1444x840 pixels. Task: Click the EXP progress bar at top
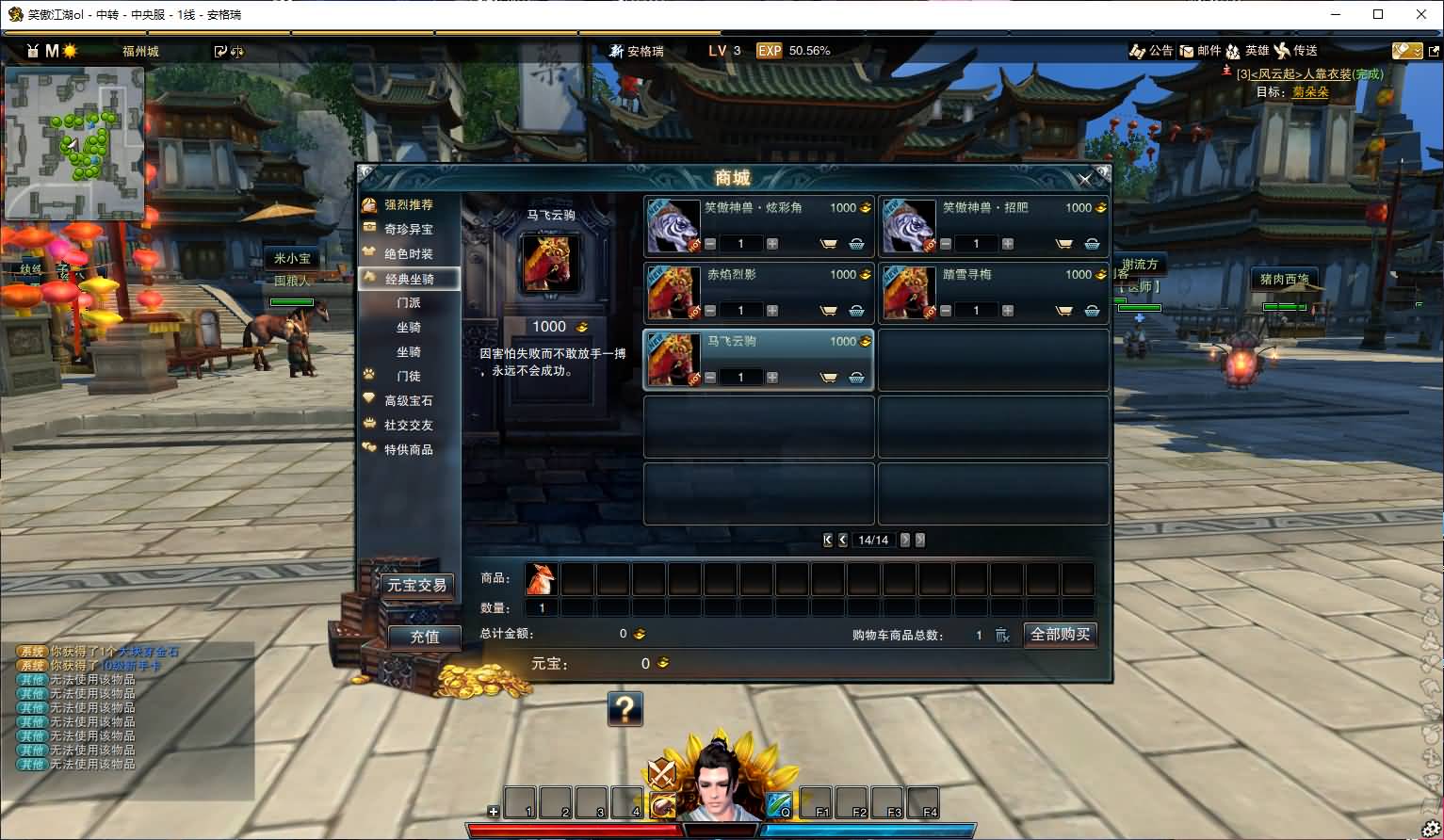(x=794, y=51)
